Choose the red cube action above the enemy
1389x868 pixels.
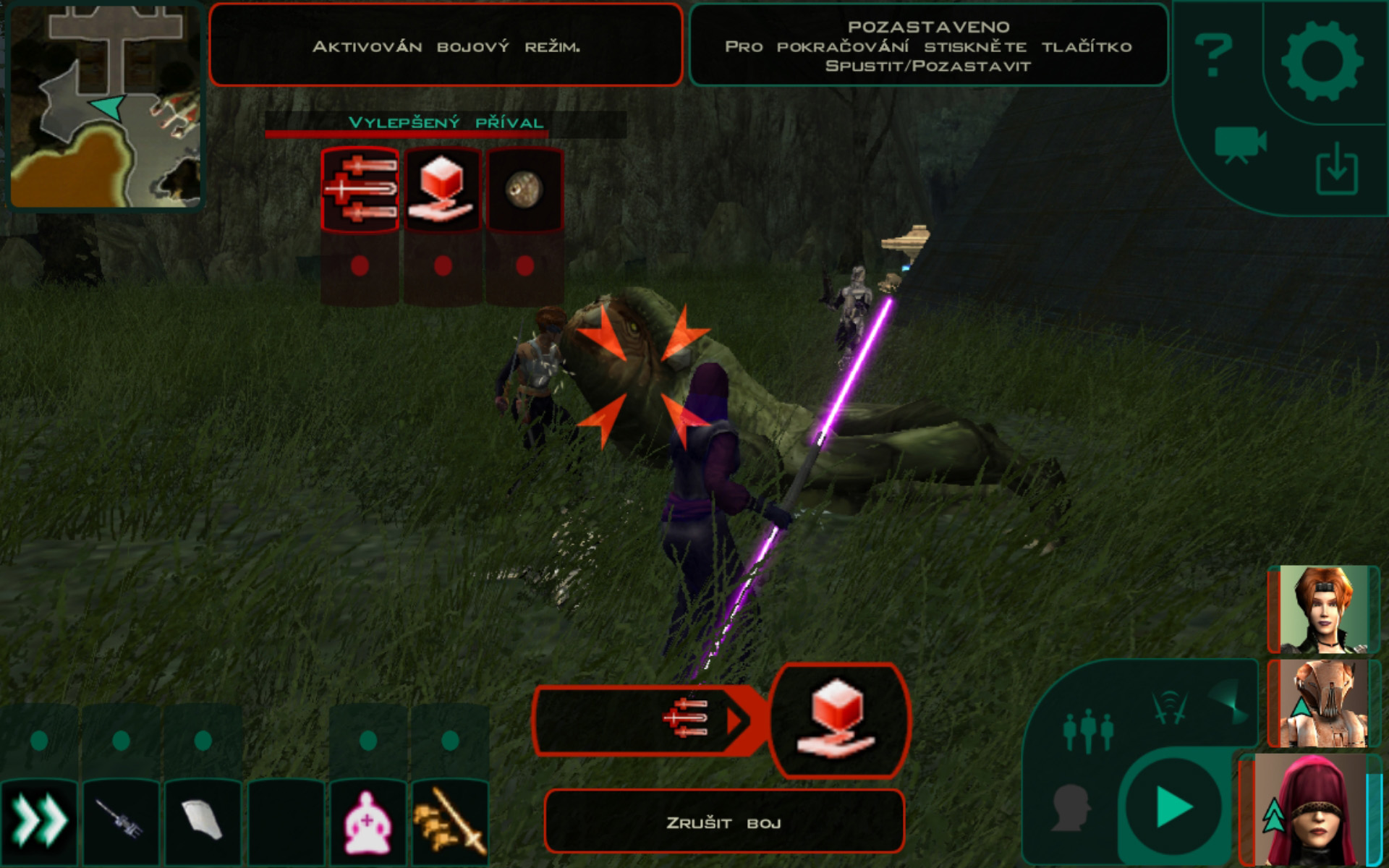pos(442,190)
